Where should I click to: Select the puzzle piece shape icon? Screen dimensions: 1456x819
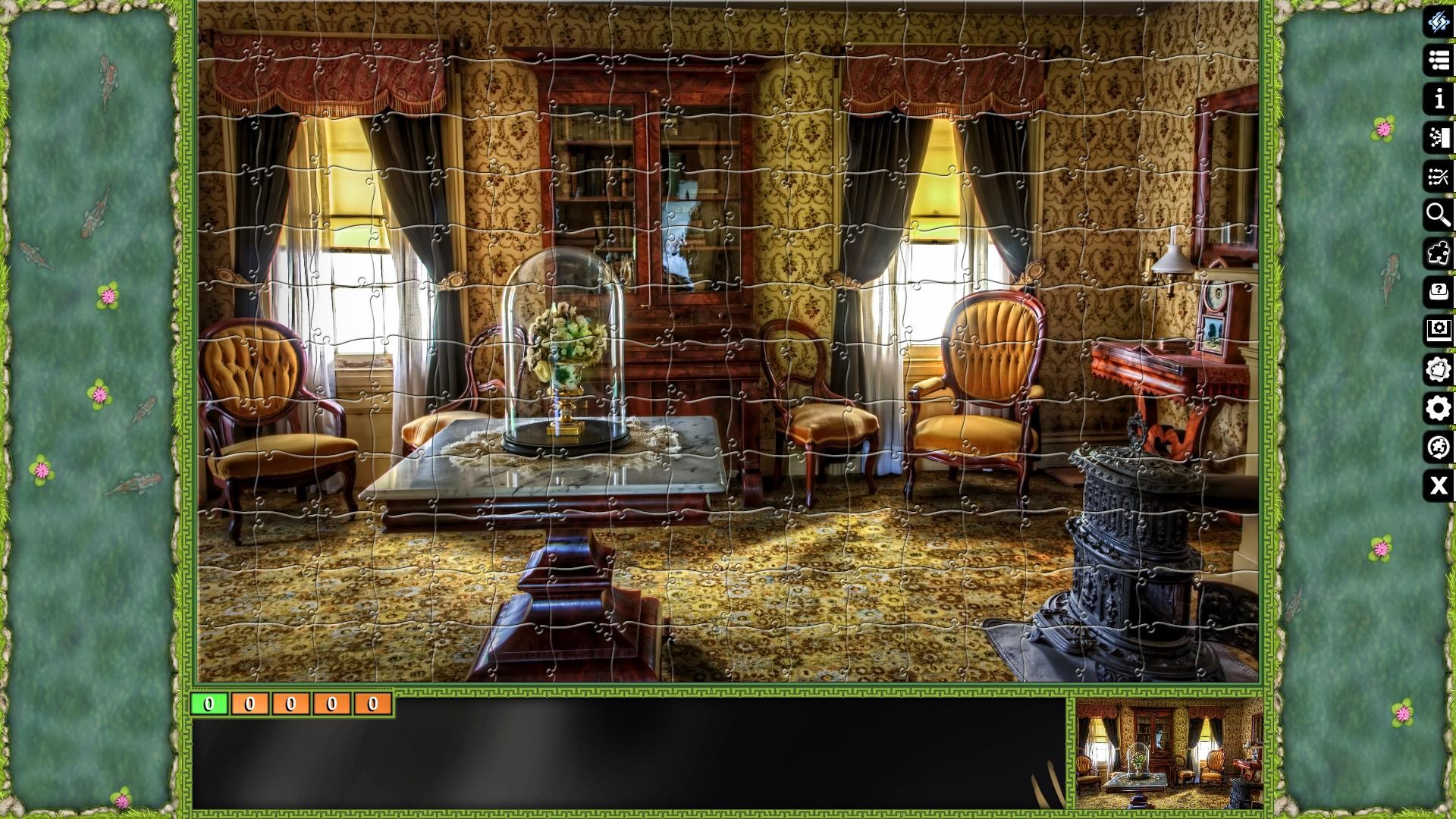[1437, 253]
